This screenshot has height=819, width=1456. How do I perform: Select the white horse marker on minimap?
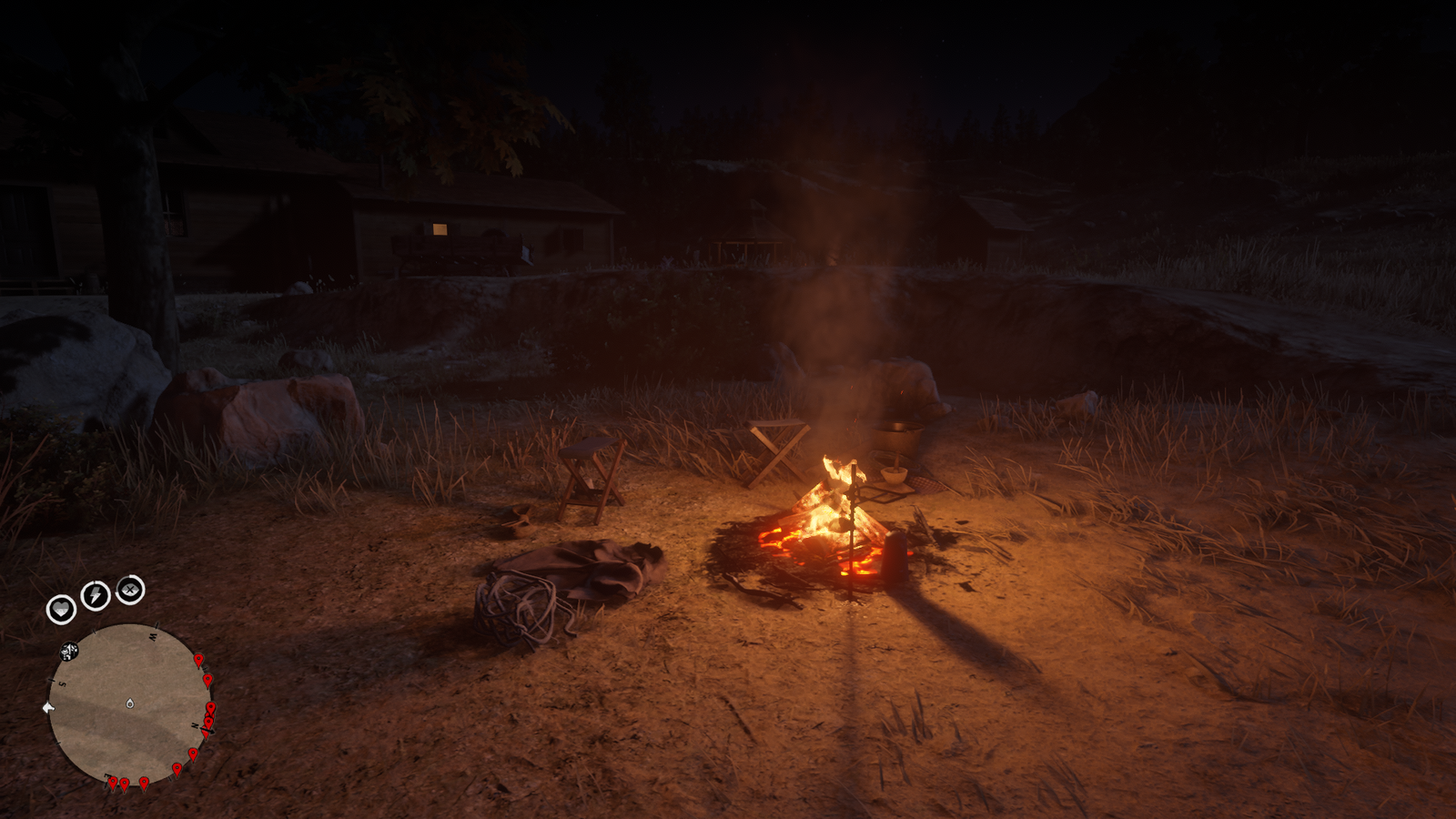tap(48, 708)
